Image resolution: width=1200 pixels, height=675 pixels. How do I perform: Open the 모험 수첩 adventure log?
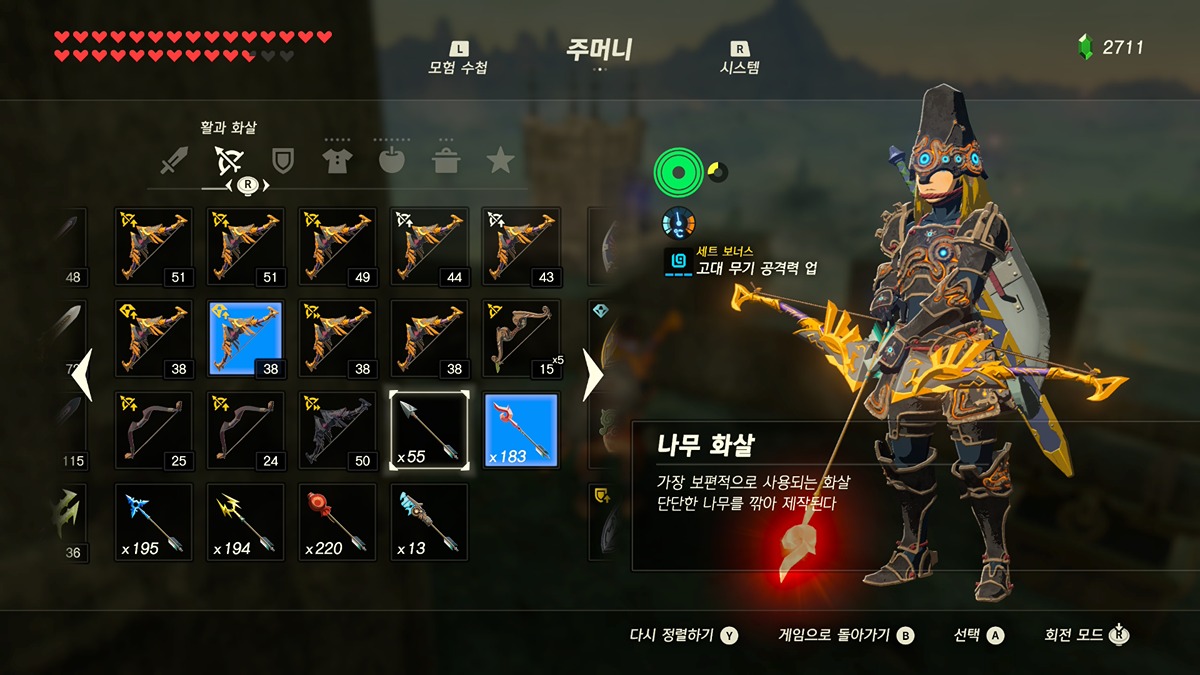point(458,59)
